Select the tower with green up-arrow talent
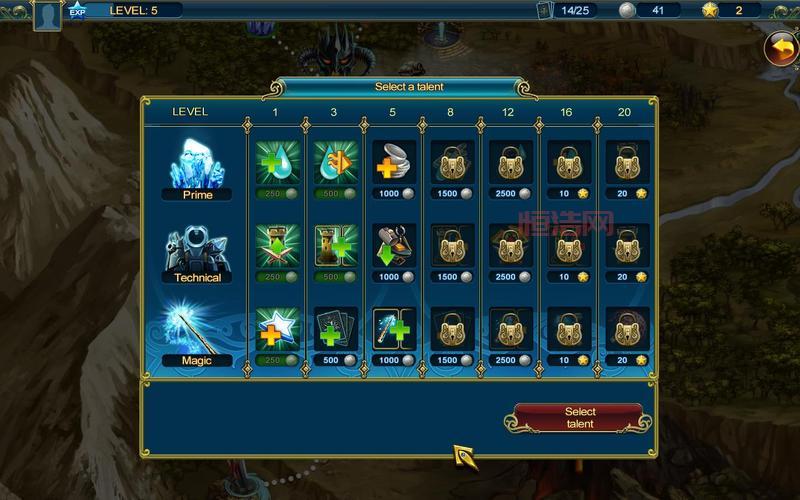This screenshot has width=800, height=500. [x=276, y=246]
